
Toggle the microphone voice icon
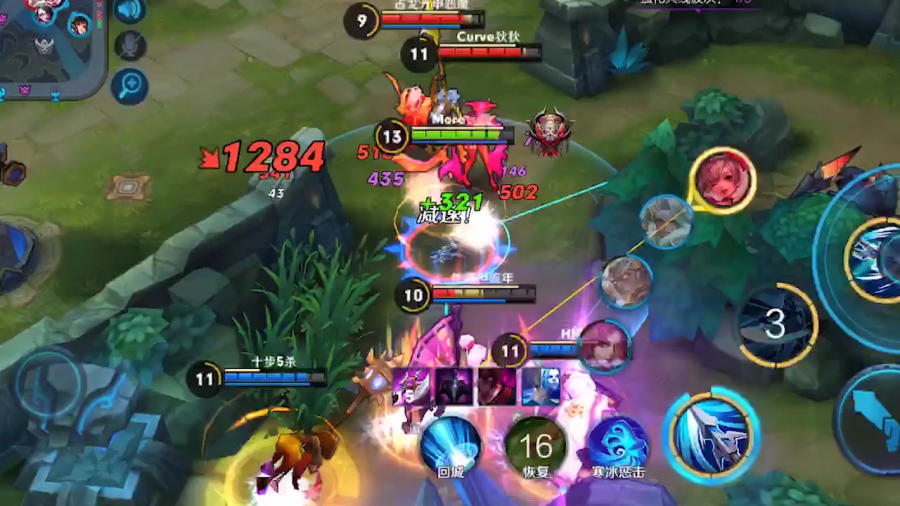[130, 46]
